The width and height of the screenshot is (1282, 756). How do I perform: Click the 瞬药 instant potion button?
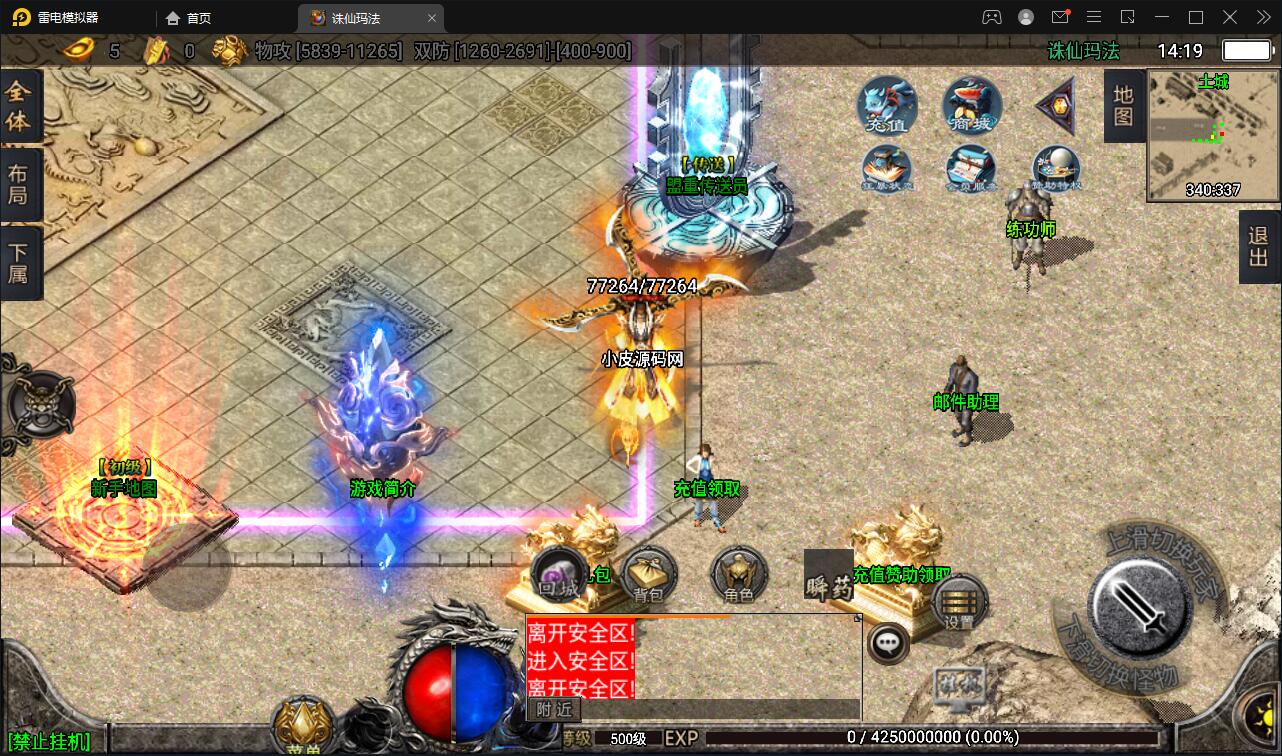[x=829, y=577]
